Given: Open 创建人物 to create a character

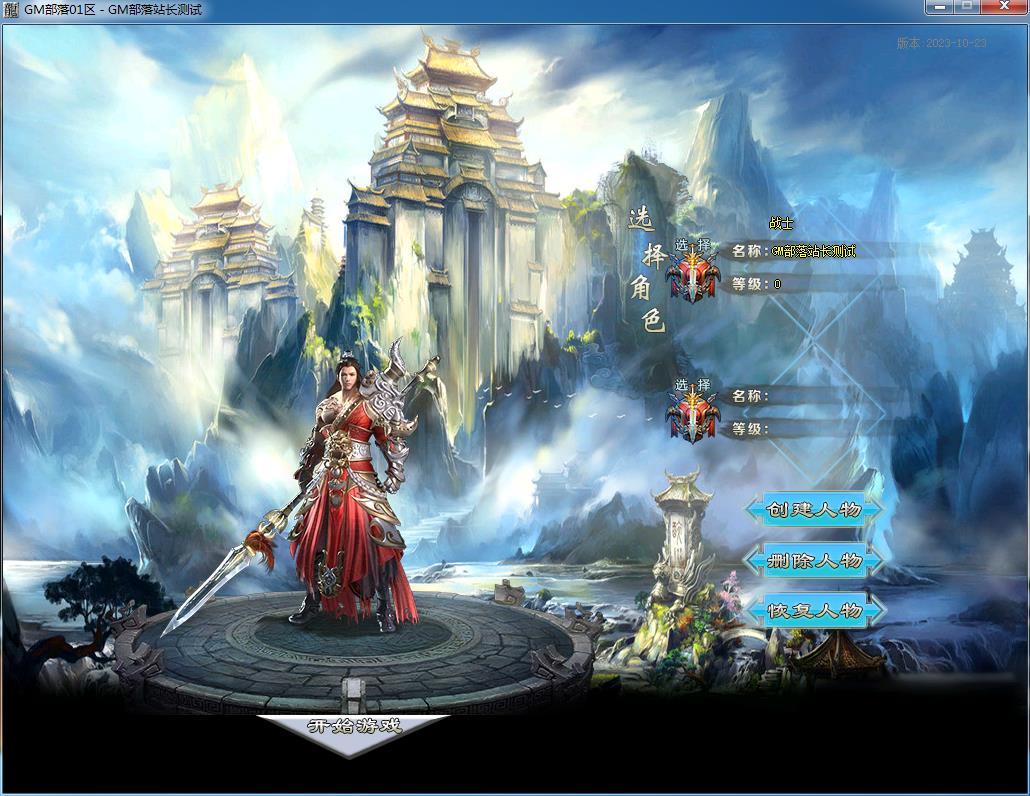Looking at the screenshot, I should tap(814, 510).
